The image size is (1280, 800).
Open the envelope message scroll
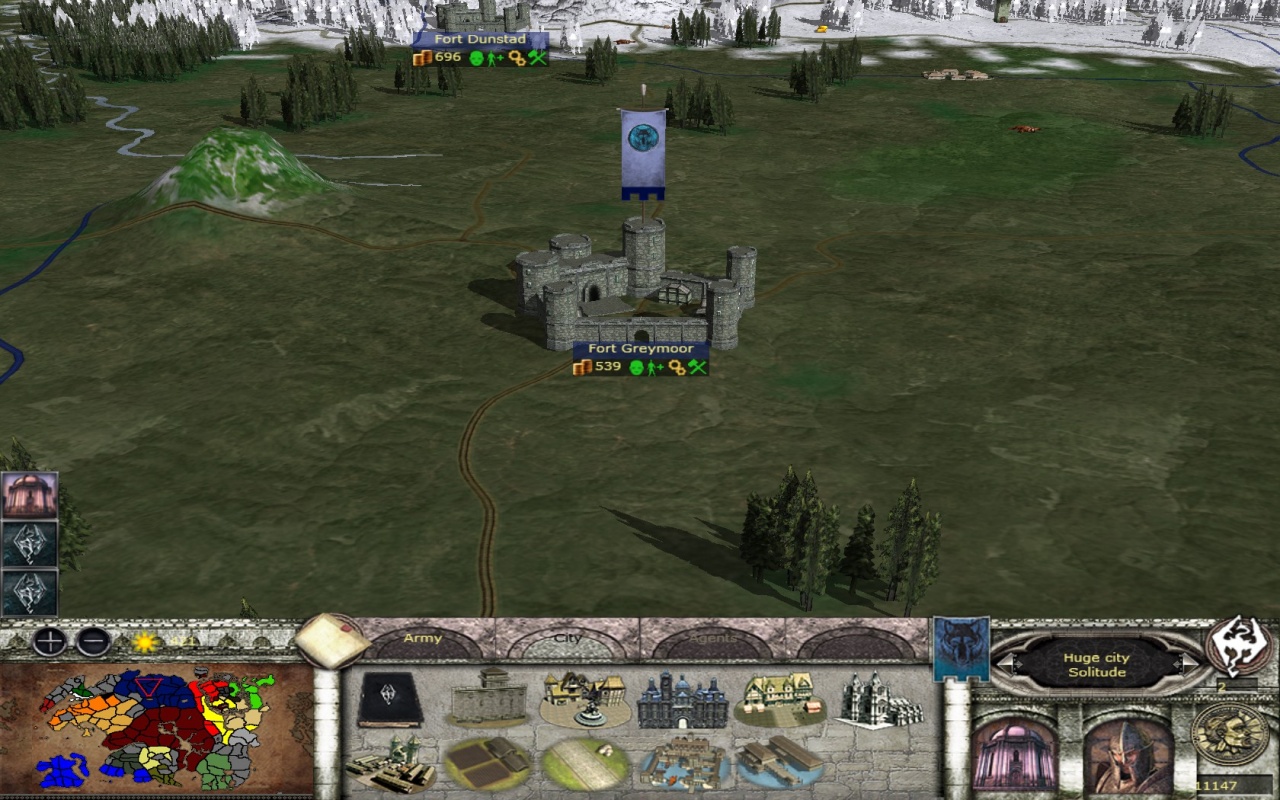(331, 640)
